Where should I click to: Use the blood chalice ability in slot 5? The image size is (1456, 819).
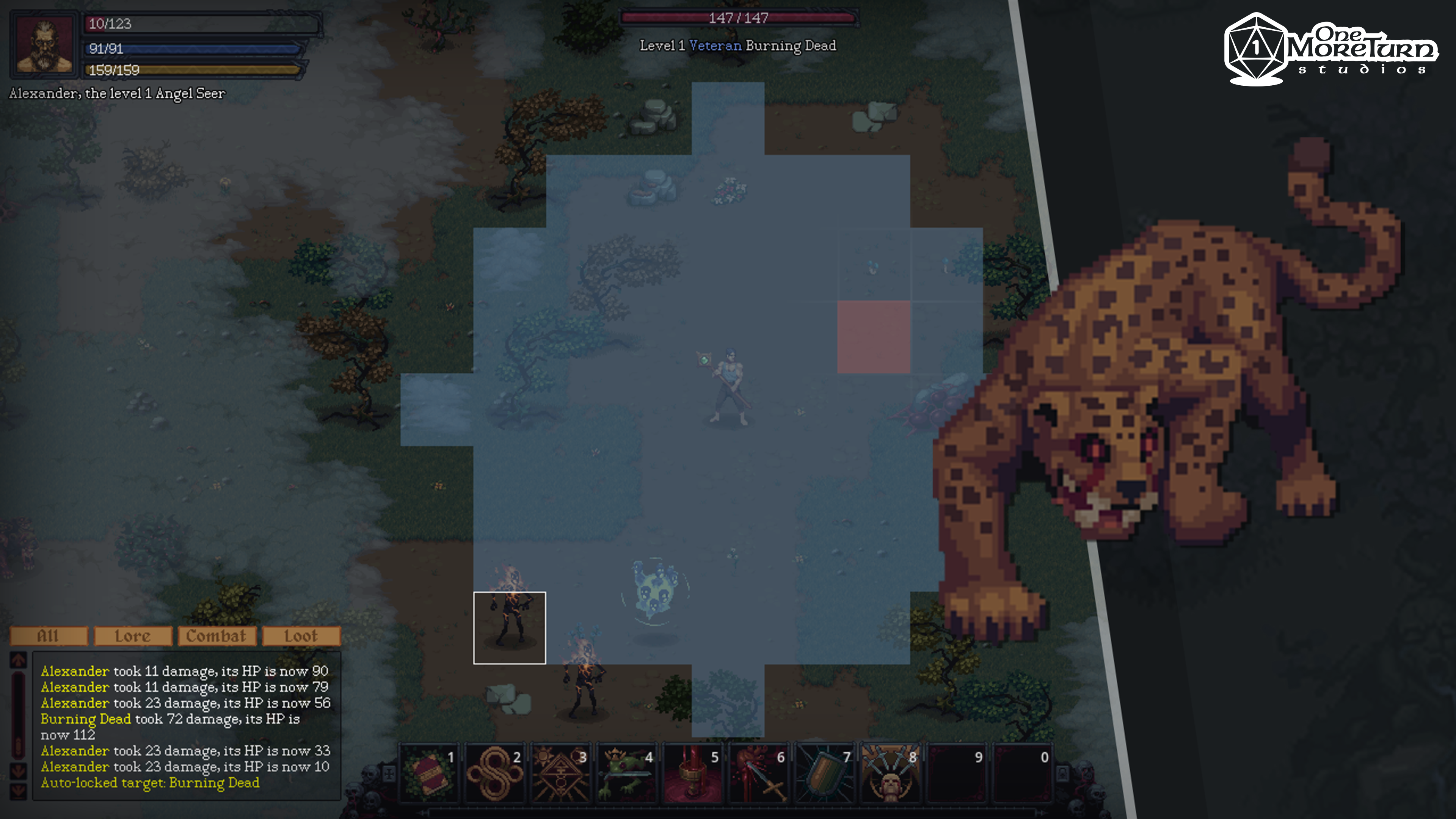click(x=693, y=773)
